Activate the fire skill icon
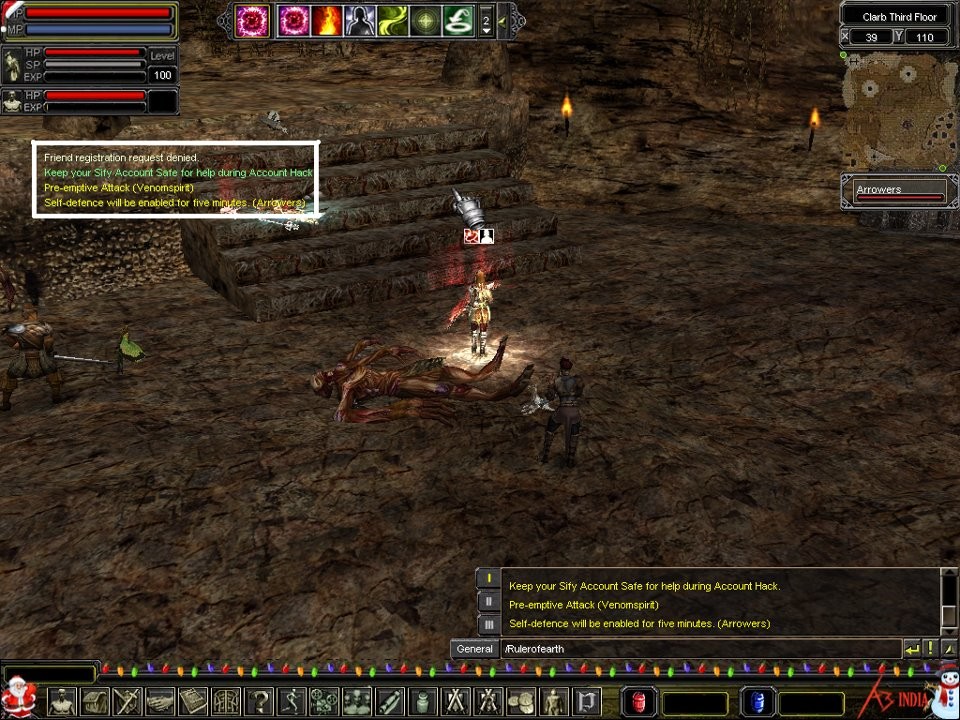Screen dimensions: 960x720 tap(327, 20)
